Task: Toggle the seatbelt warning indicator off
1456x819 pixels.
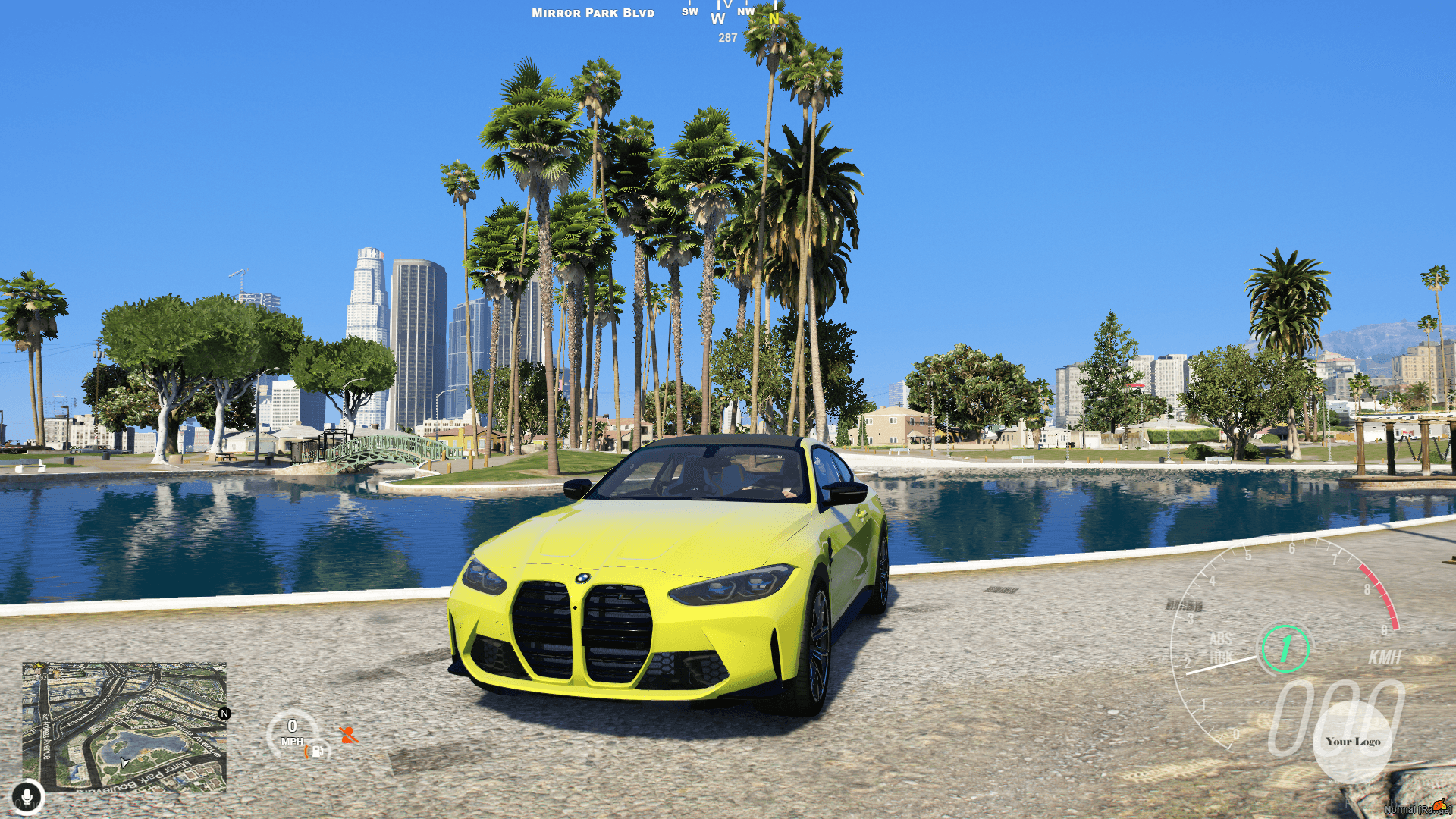Action: (350, 735)
